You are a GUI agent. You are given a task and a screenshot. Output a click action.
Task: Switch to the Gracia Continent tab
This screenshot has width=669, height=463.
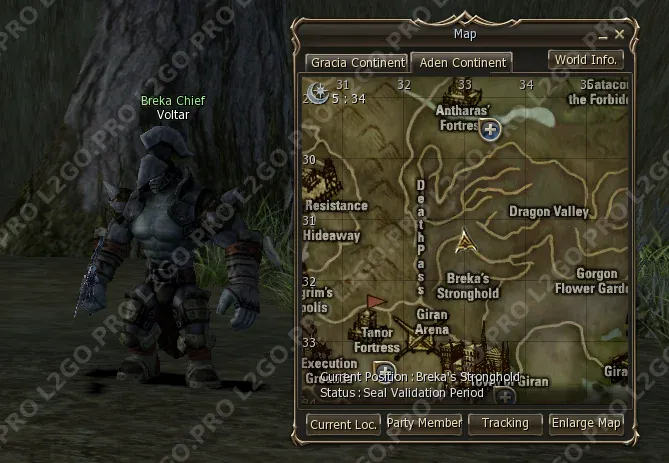pos(356,62)
